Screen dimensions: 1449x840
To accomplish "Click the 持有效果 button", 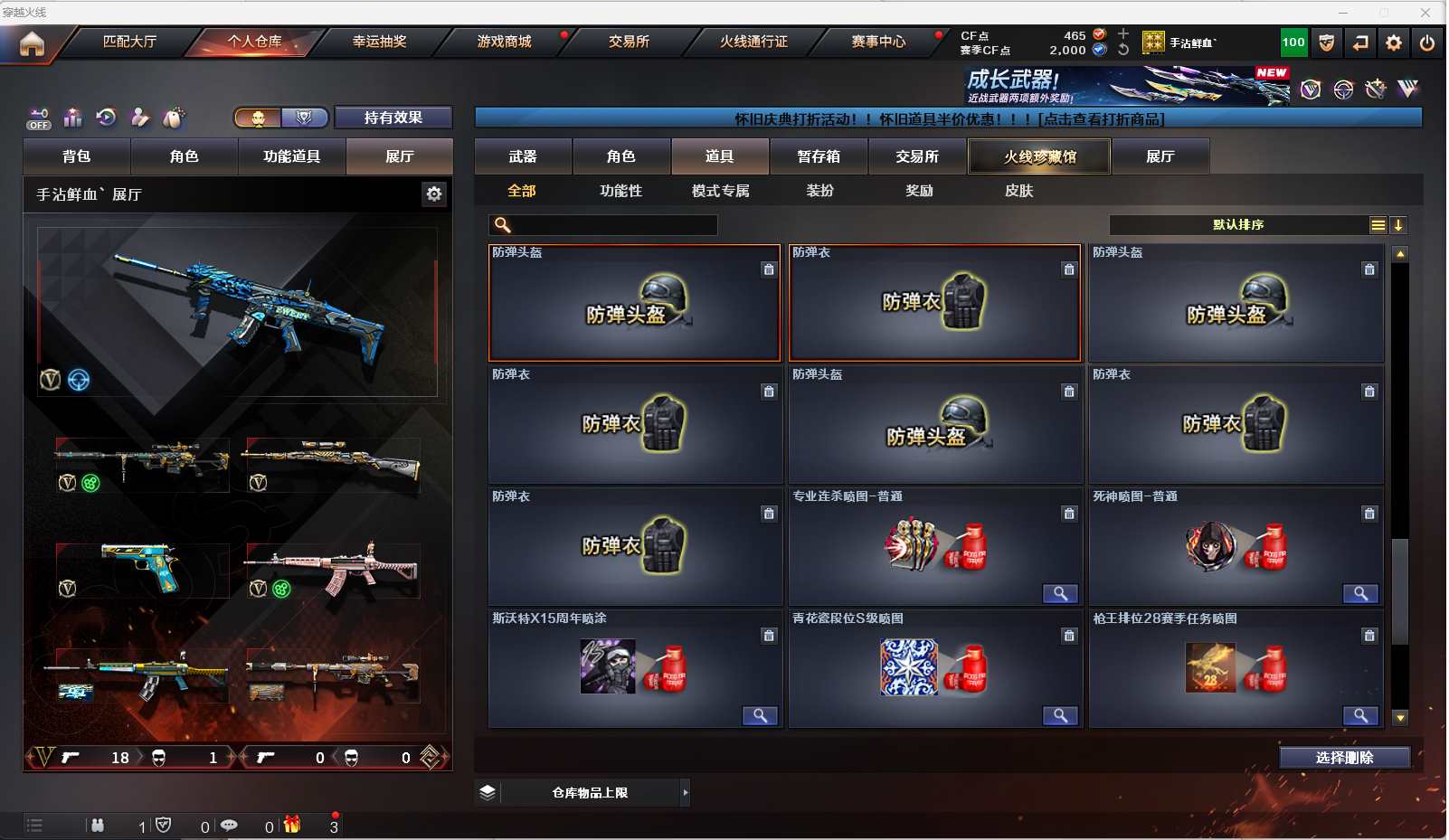I will tap(393, 118).
